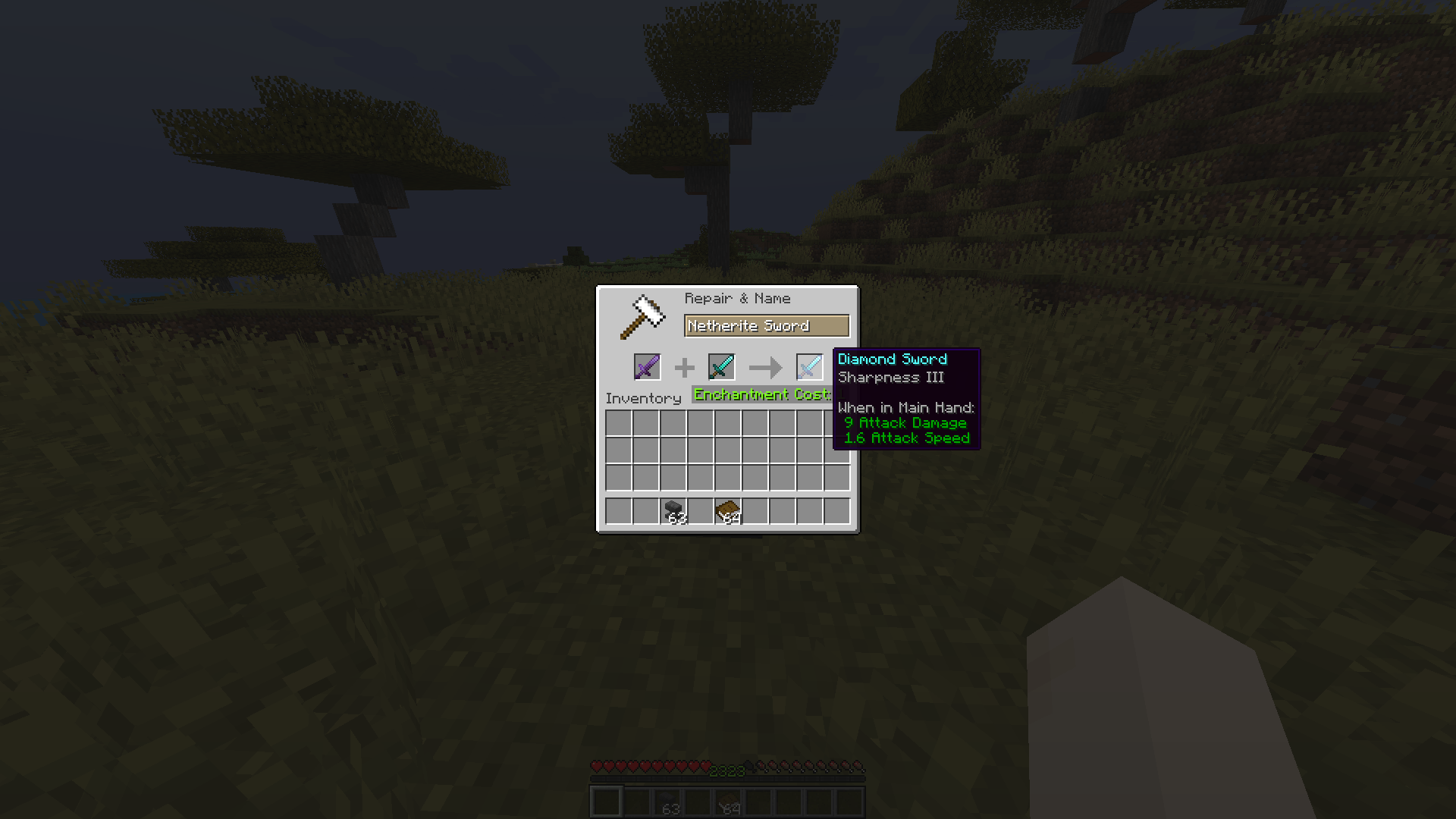Edit the Netherite Sword name field
The image size is (1456, 819).
pyautogui.click(x=766, y=325)
